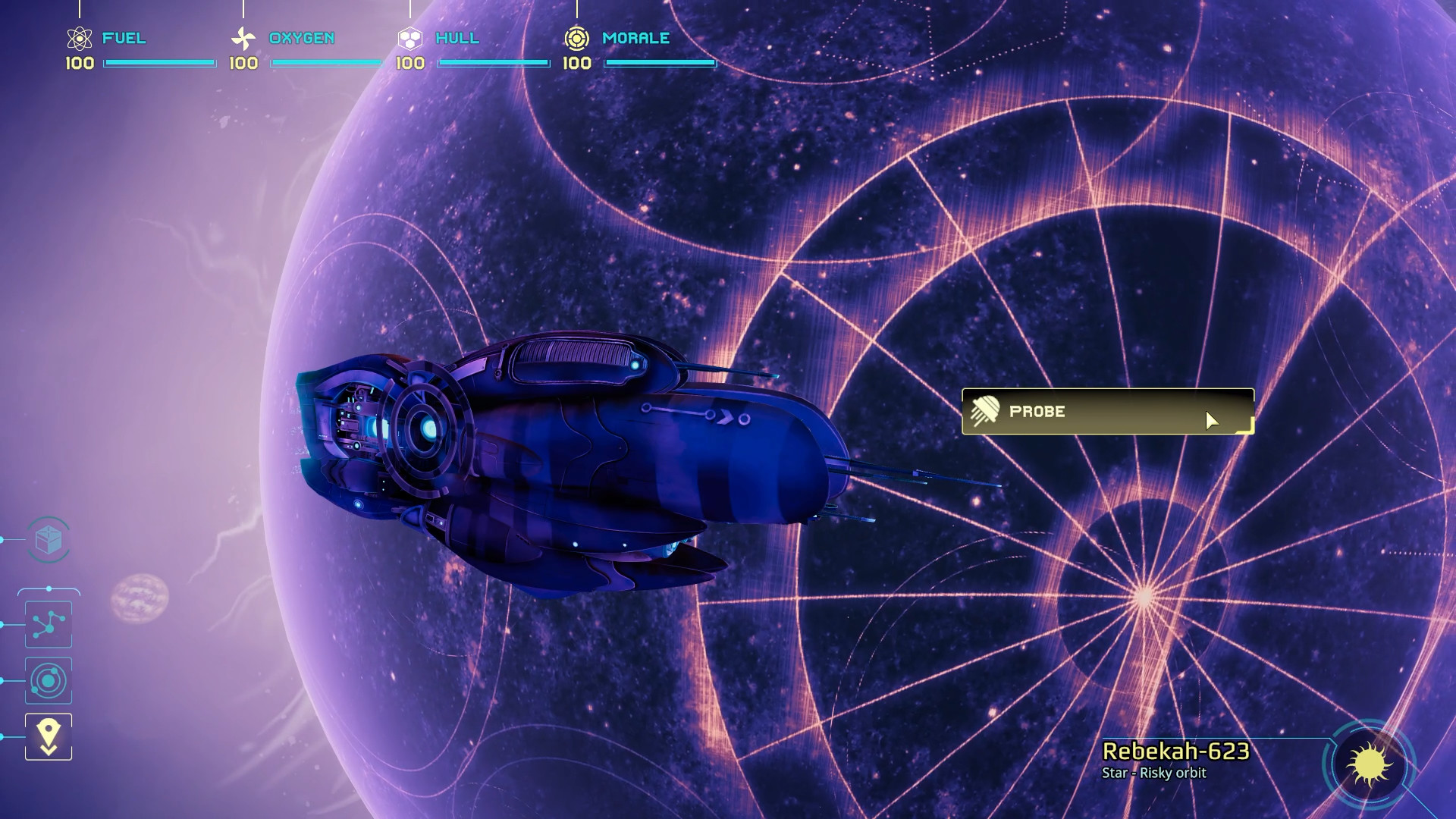
Task: Click the Morale gauge icon
Action: [579, 37]
